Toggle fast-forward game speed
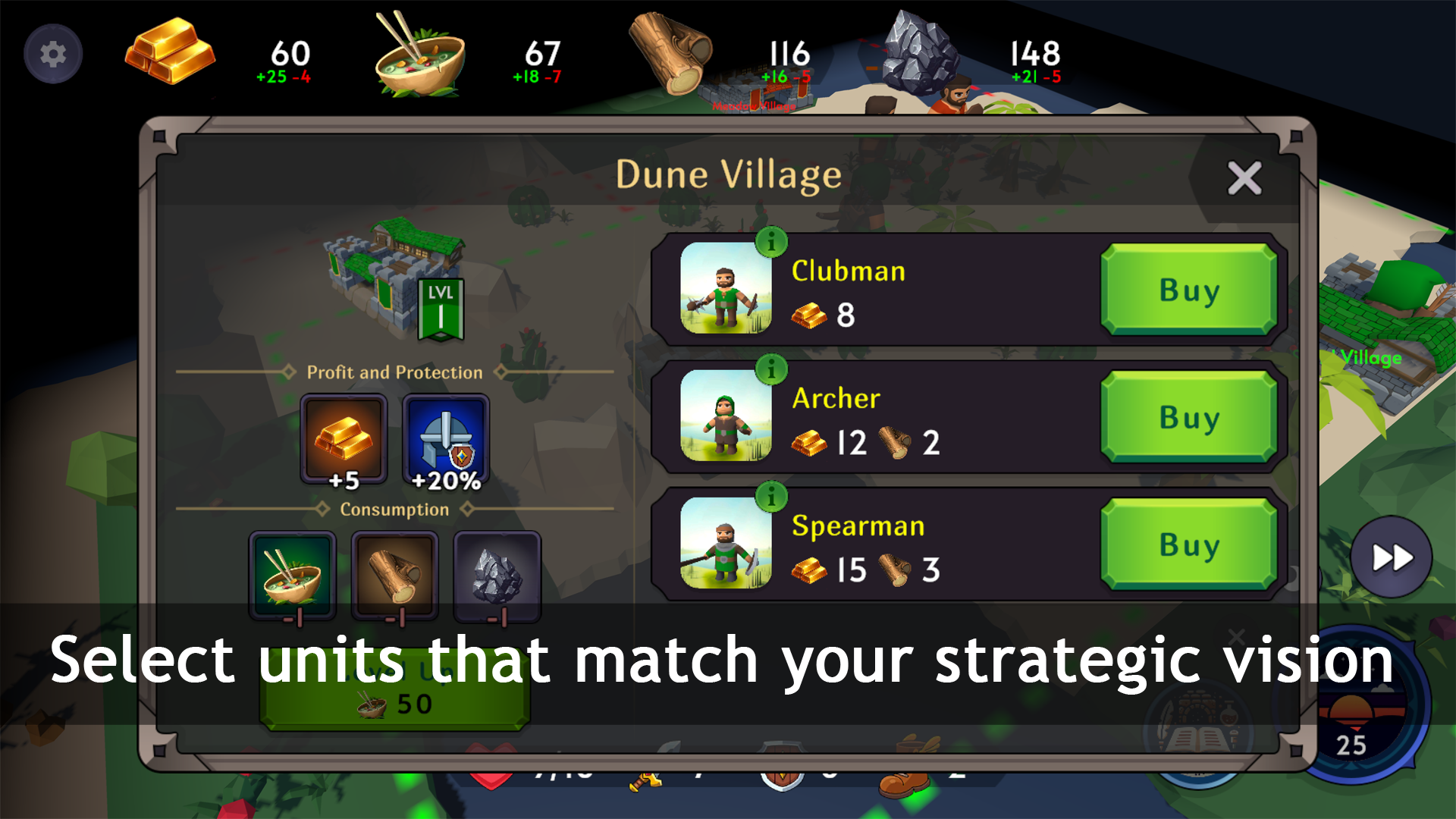 [1391, 557]
